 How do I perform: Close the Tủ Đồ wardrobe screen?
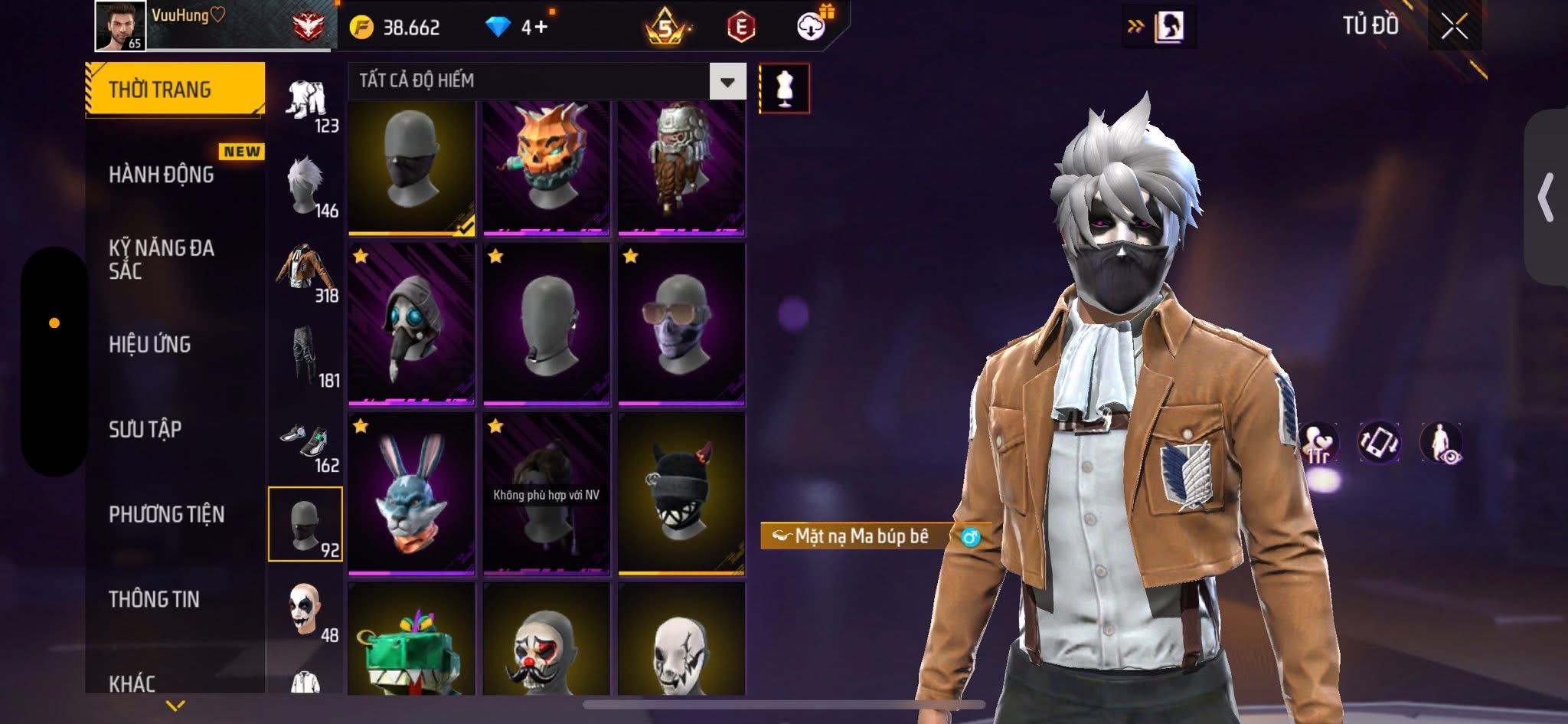point(1454,28)
